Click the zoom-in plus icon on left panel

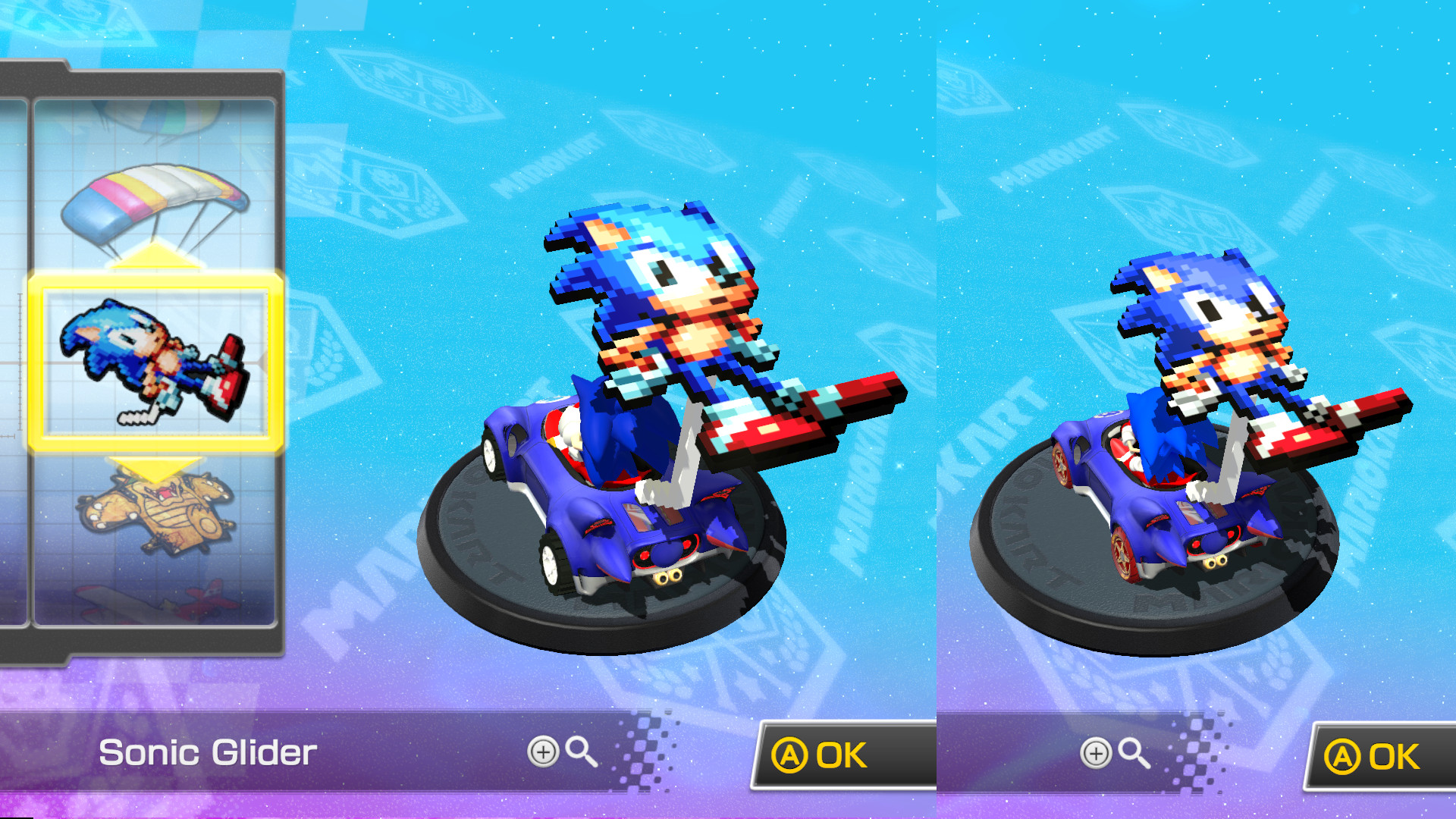coord(546,752)
